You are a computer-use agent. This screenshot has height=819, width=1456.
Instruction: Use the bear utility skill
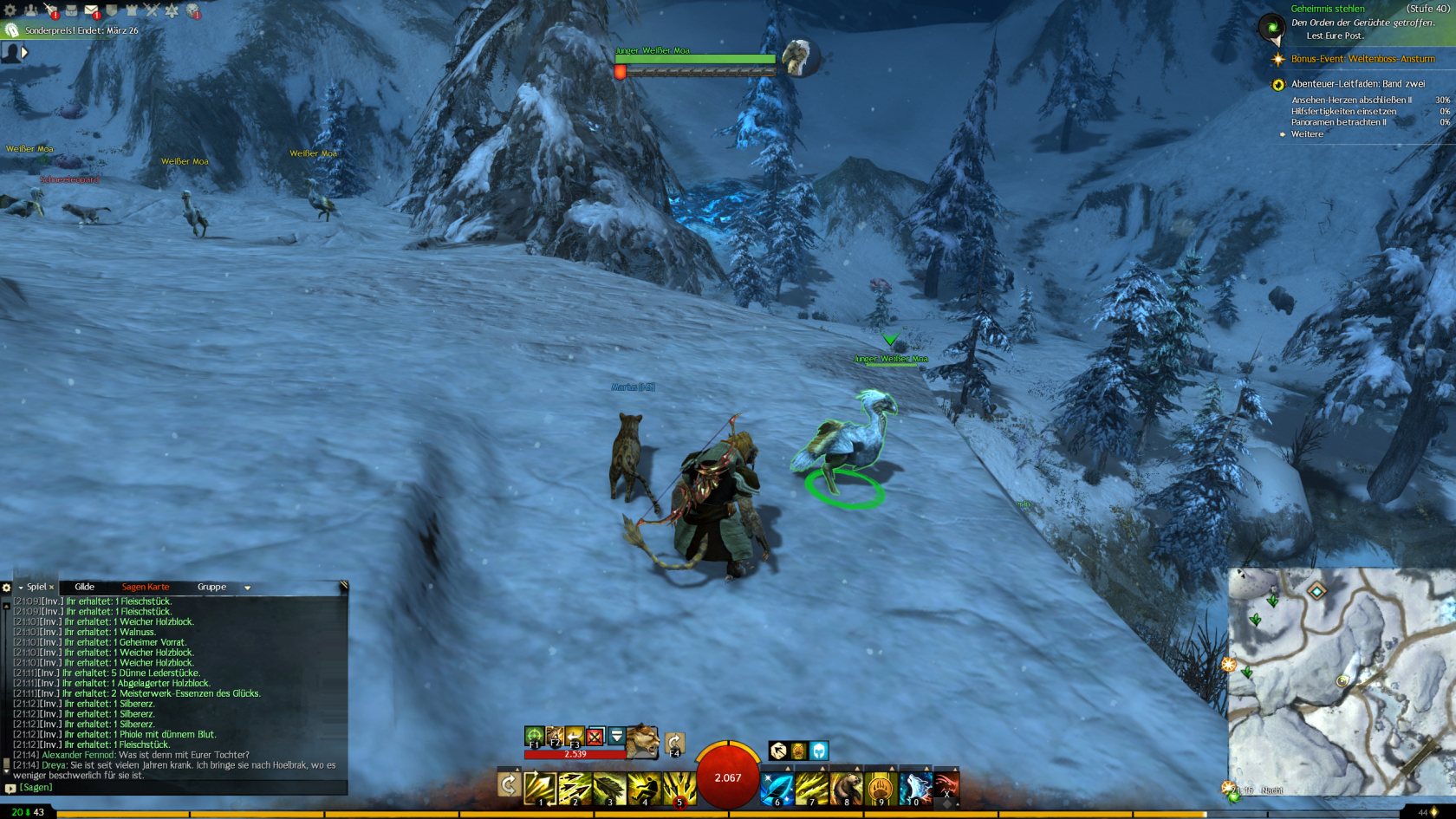pyautogui.click(x=846, y=789)
